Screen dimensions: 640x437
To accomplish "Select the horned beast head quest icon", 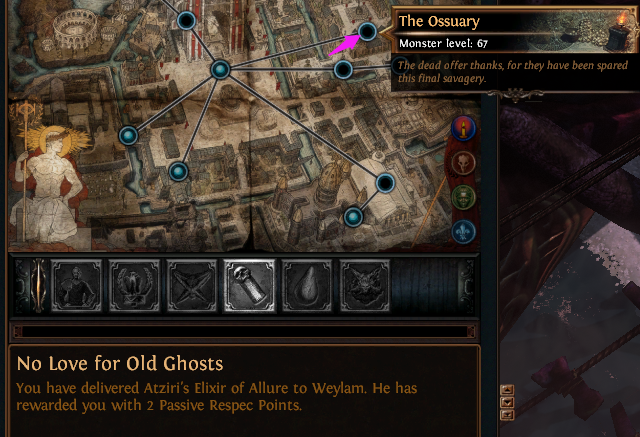I will point(364,283).
